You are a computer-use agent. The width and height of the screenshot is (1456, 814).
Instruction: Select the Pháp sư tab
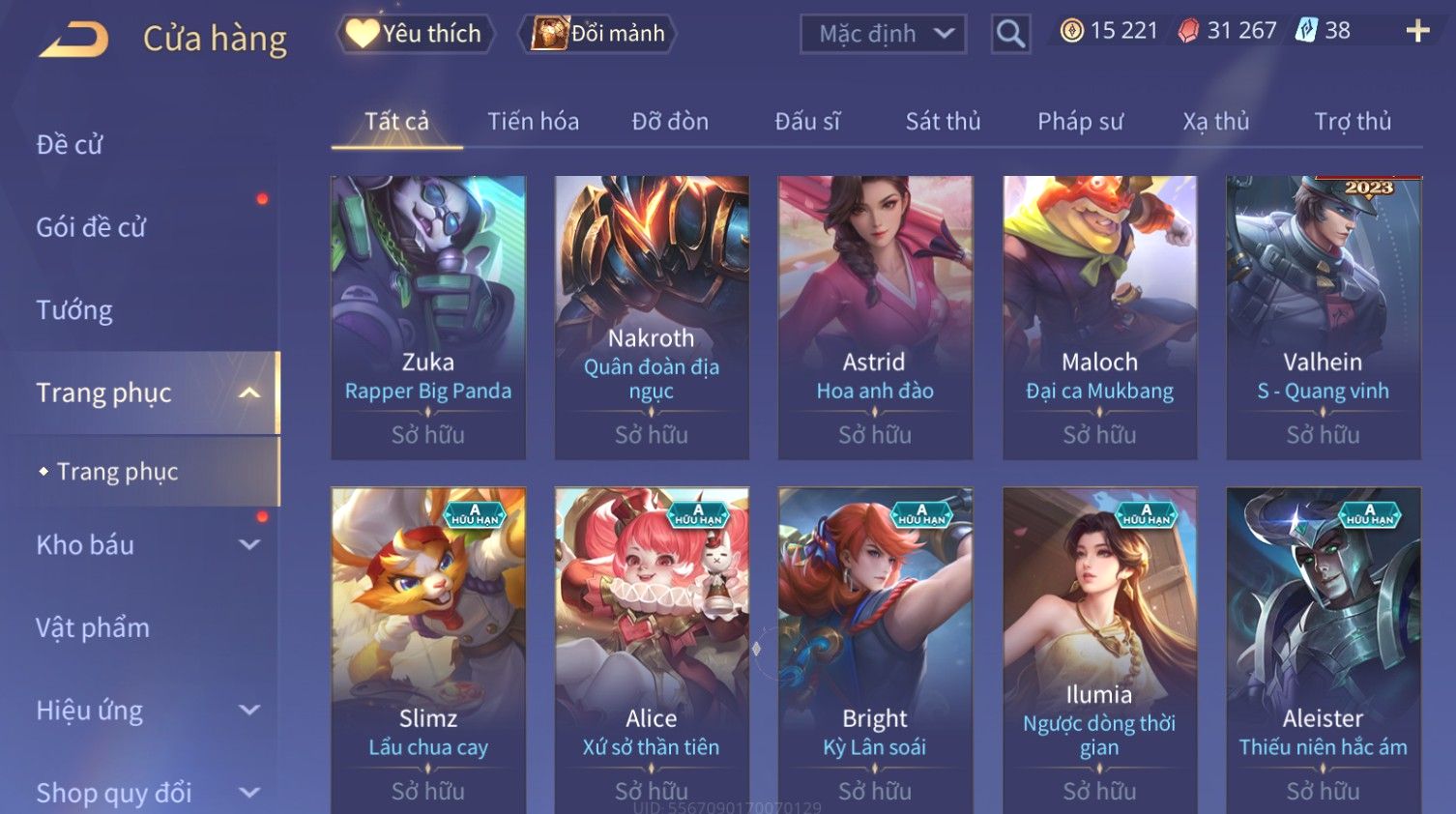(x=1080, y=122)
